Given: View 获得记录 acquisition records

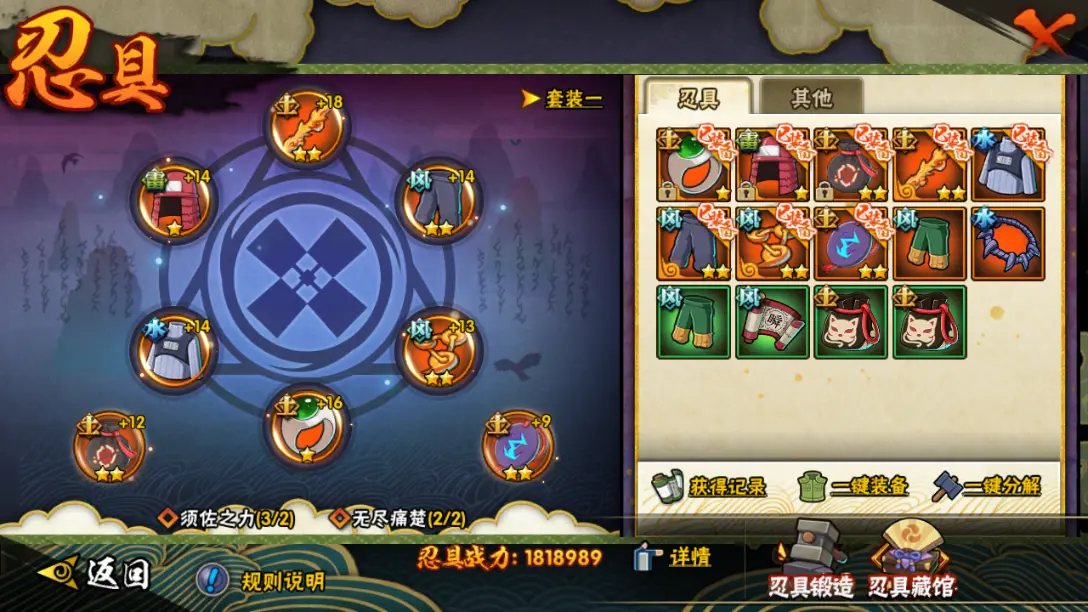Looking at the screenshot, I should tap(709, 487).
